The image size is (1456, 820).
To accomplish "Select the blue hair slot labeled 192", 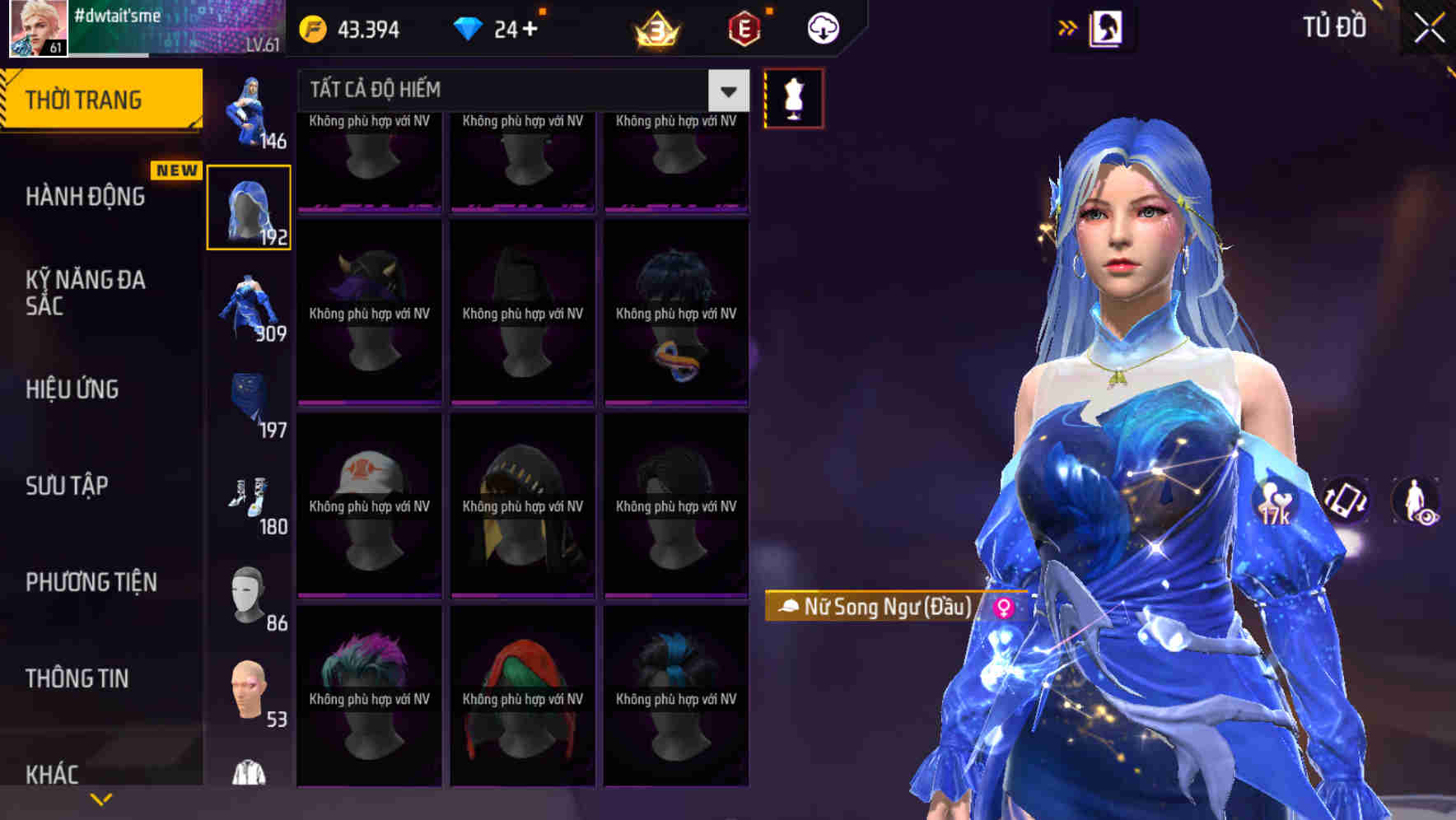I will [x=249, y=206].
